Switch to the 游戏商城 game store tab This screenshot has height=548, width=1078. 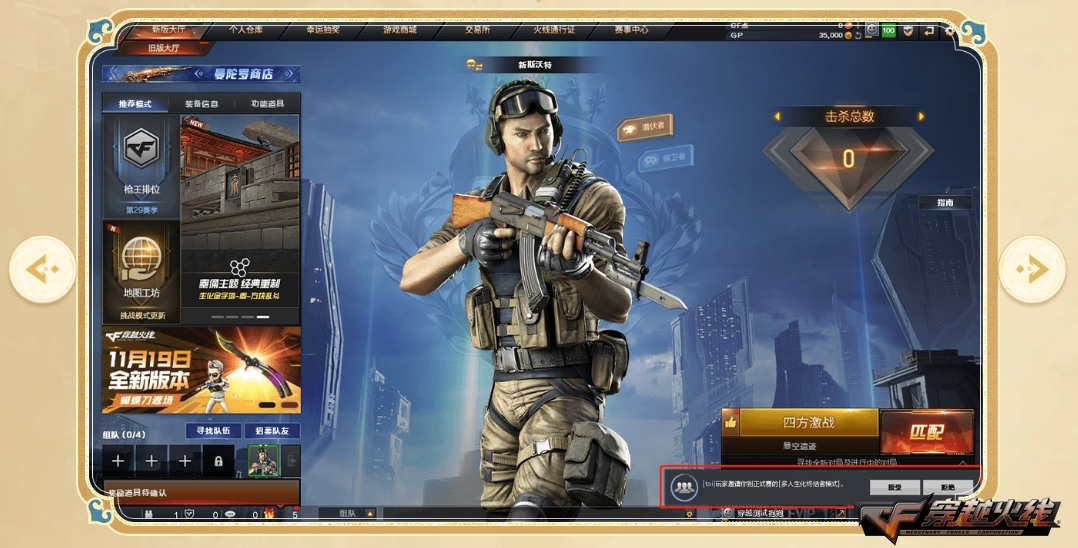[x=400, y=30]
